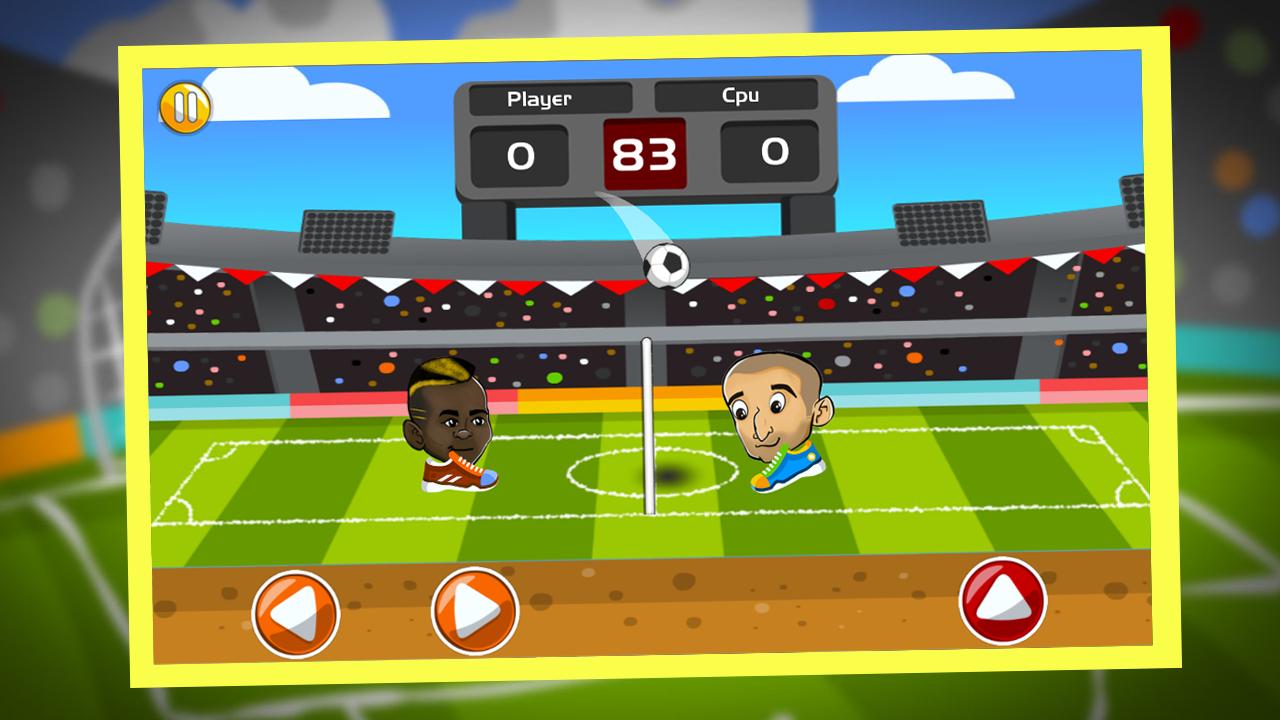
Task: Tap the Cpu label on the scoreboard
Action: tap(742, 97)
